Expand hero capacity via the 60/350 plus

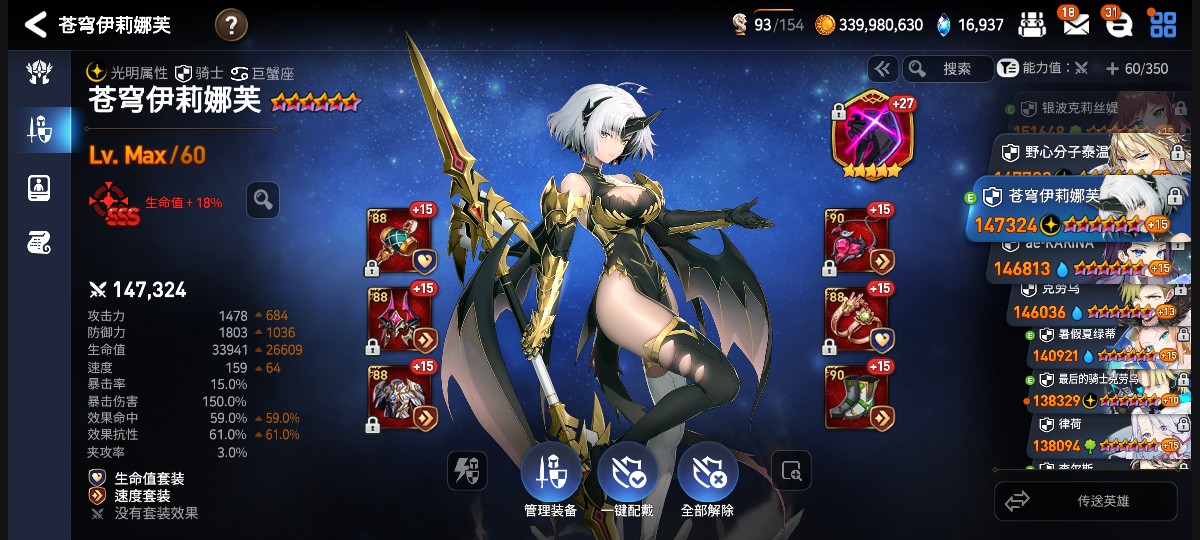coord(1112,69)
